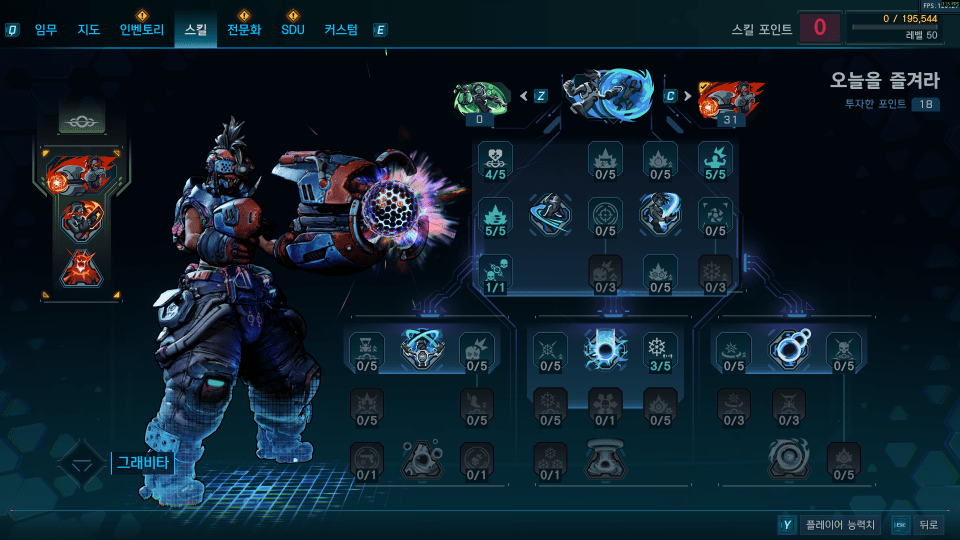Open the equipped action skill slot on left panel
The image size is (960, 540).
click(x=82, y=174)
